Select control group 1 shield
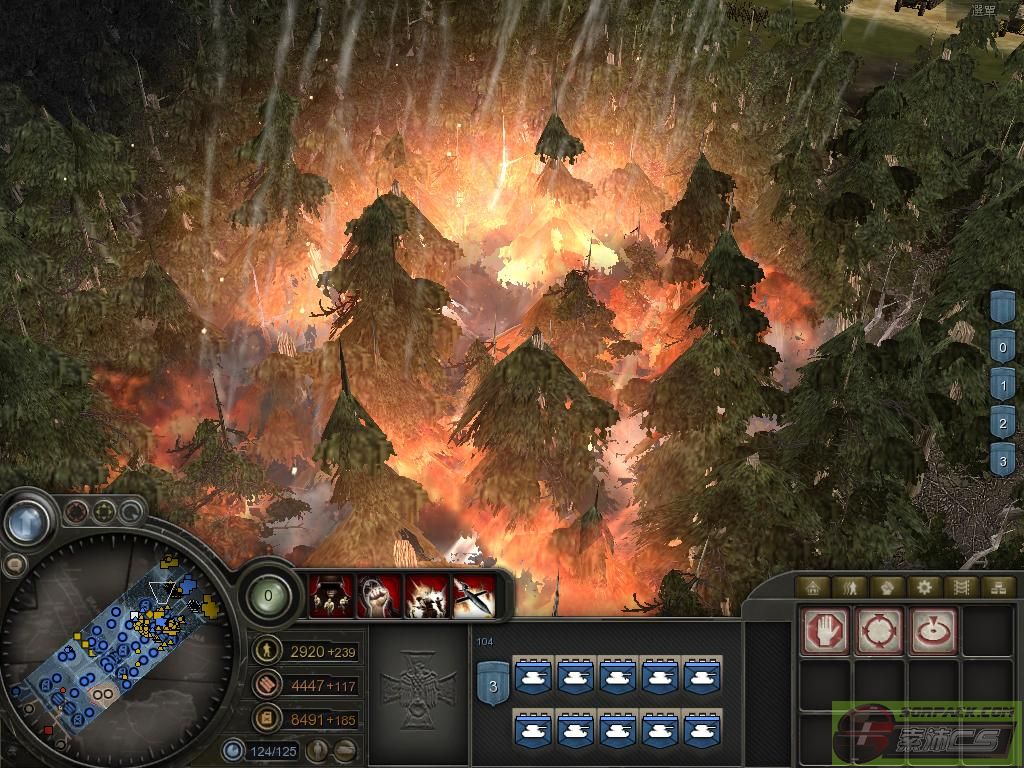Image resolution: width=1024 pixels, height=768 pixels. click(x=1003, y=386)
